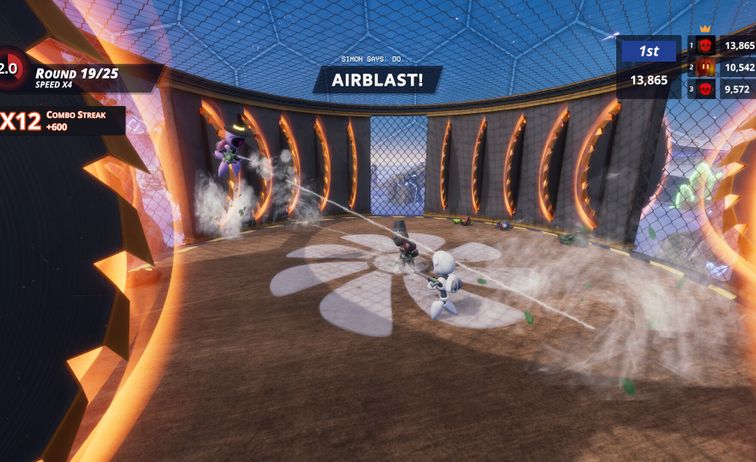
Task: Select the first-place player avatar on leaderboard
Action: pos(705,46)
